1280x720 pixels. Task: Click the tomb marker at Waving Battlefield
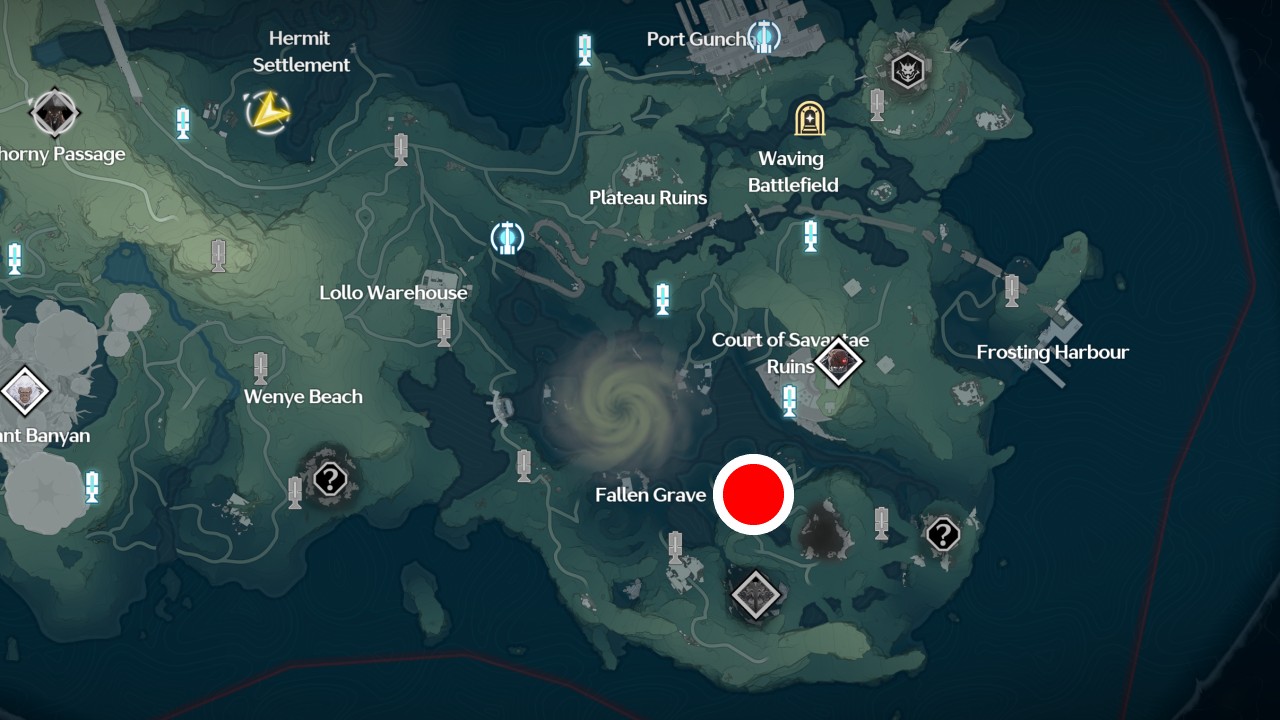pyautogui.click(x=808, y=120)
